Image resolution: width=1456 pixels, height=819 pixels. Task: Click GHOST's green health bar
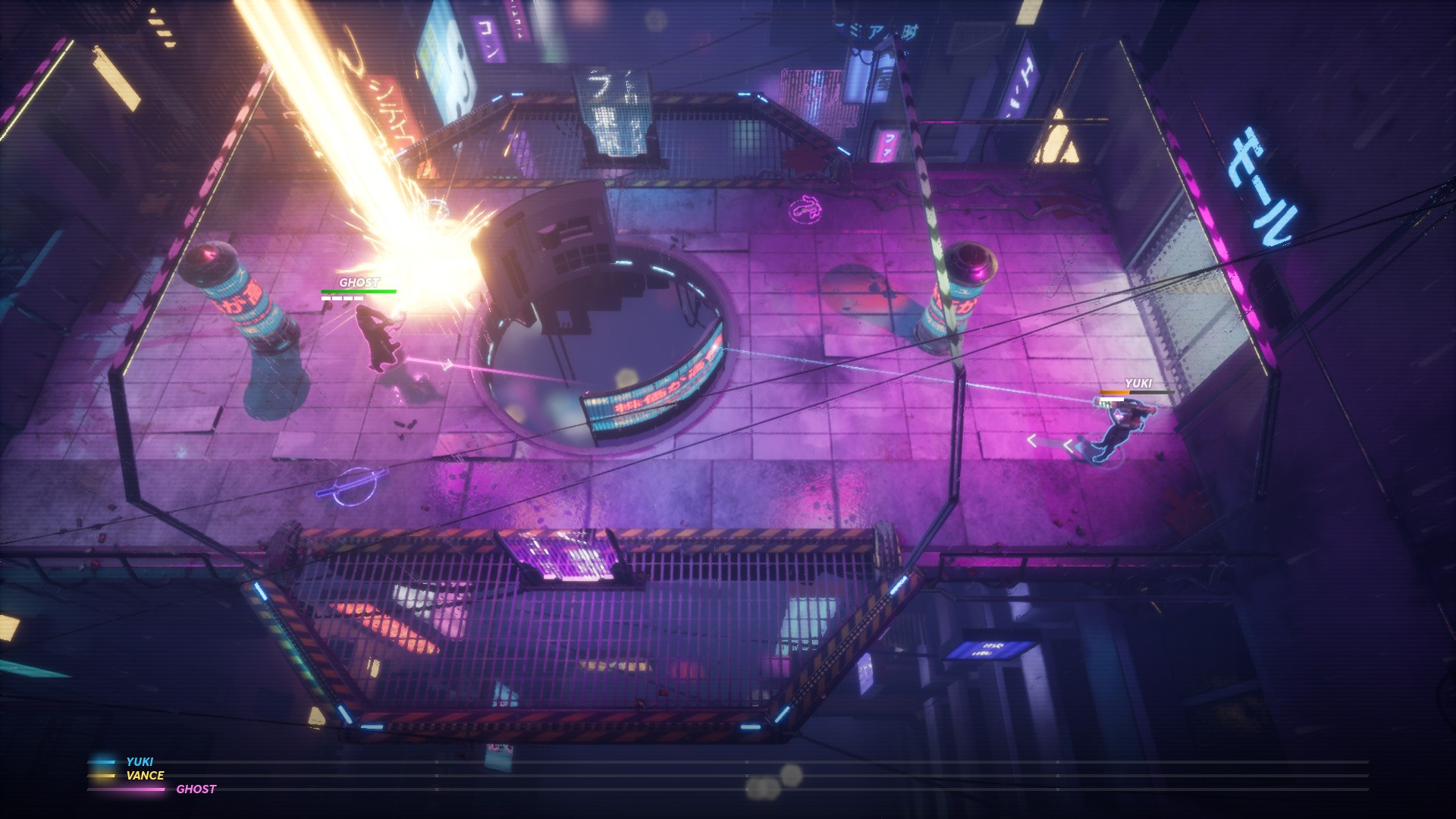[x=356, y=290]
